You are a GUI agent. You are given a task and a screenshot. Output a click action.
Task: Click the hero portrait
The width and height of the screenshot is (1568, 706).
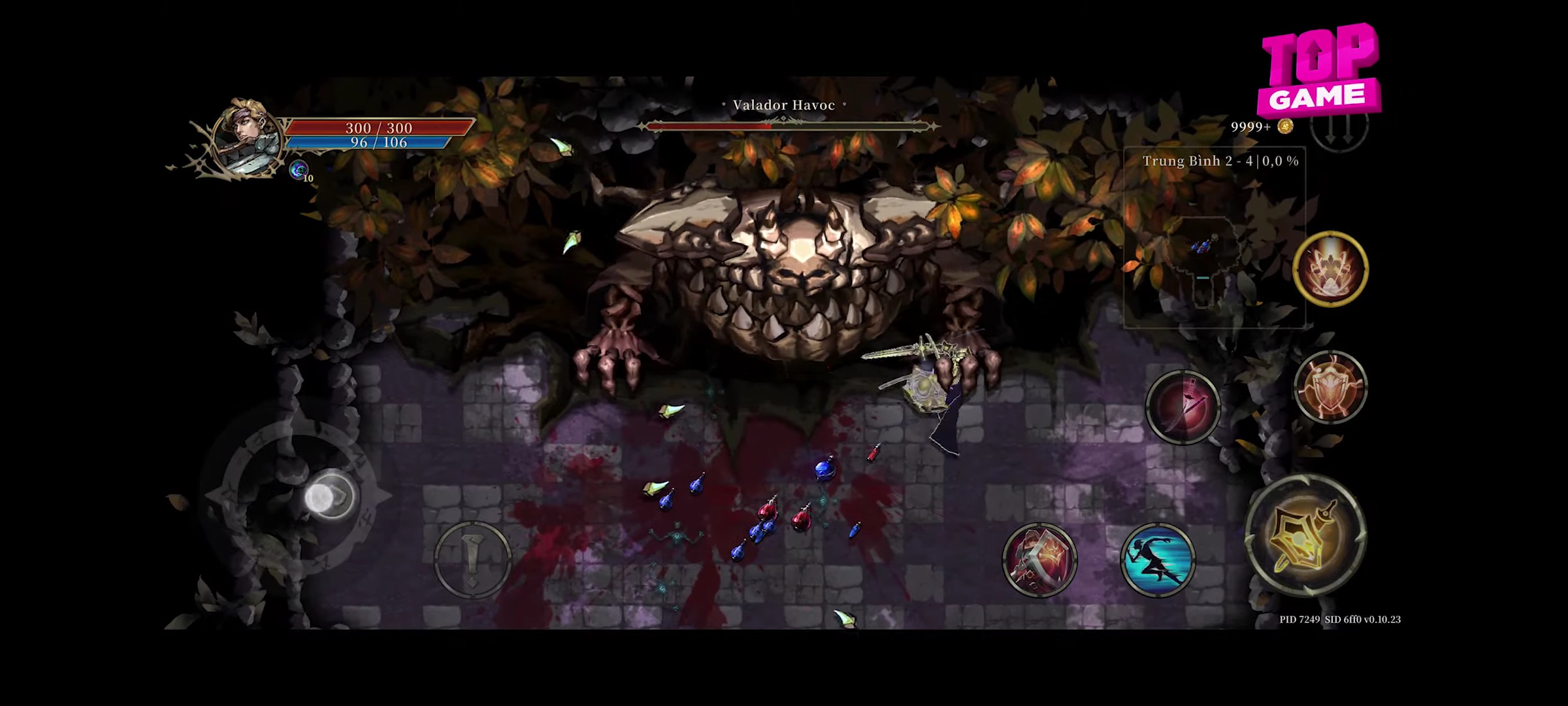(x=247, y=139)
